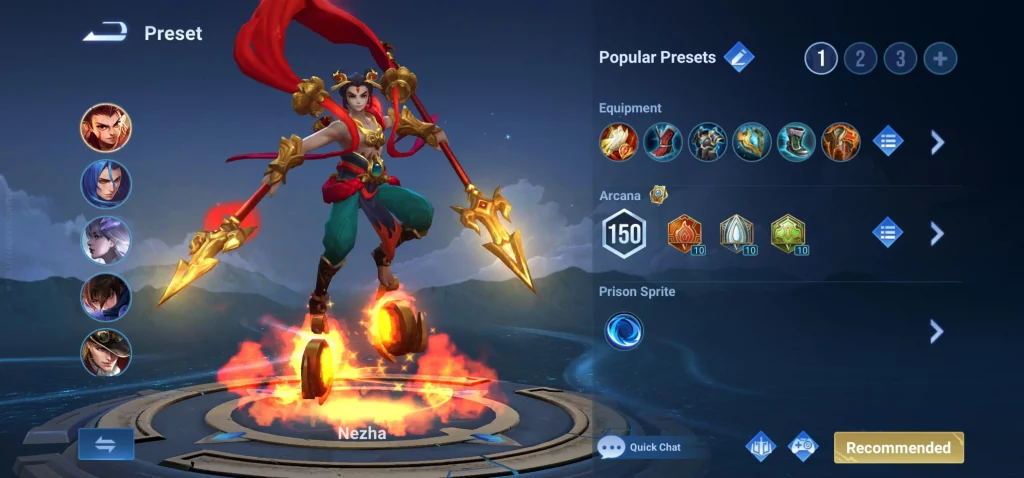
Task: Open Quick Chat settings
Action: coord(641,447)
